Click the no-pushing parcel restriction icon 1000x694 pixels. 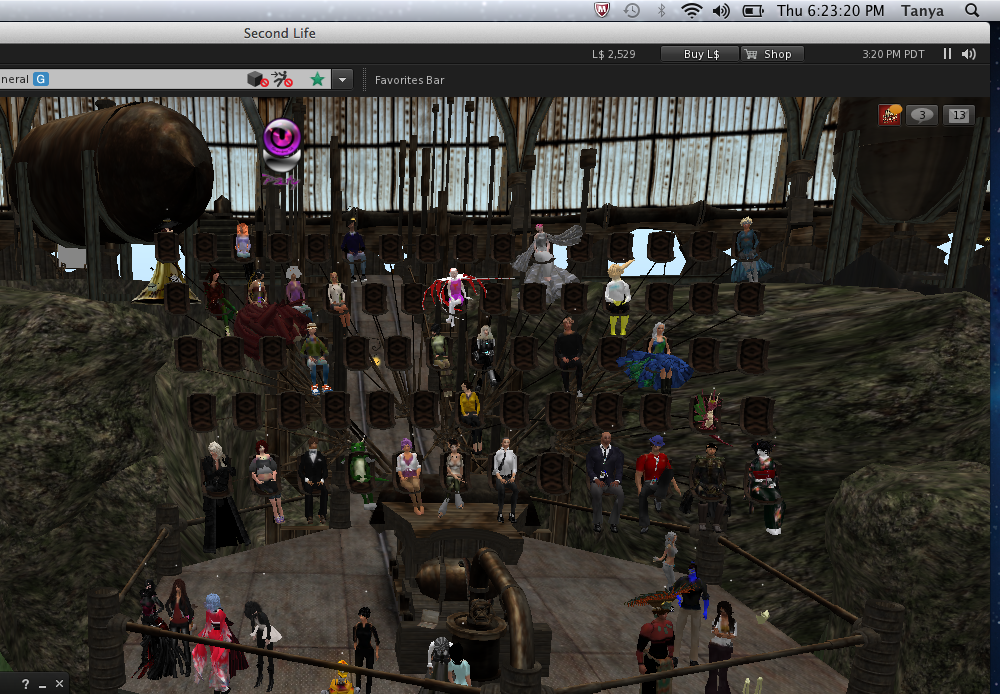[x=282, y=79]
